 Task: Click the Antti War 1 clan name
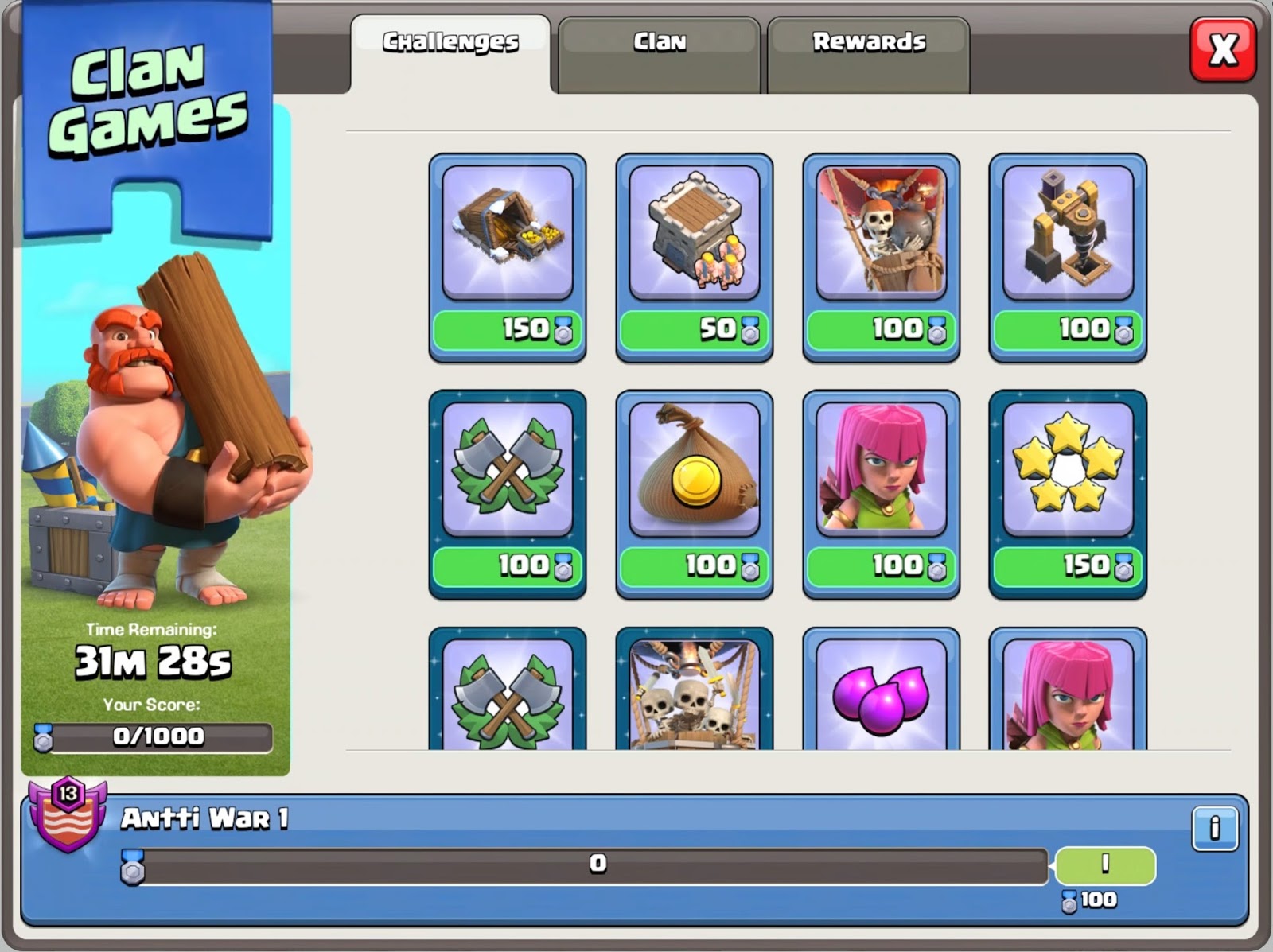191,821
